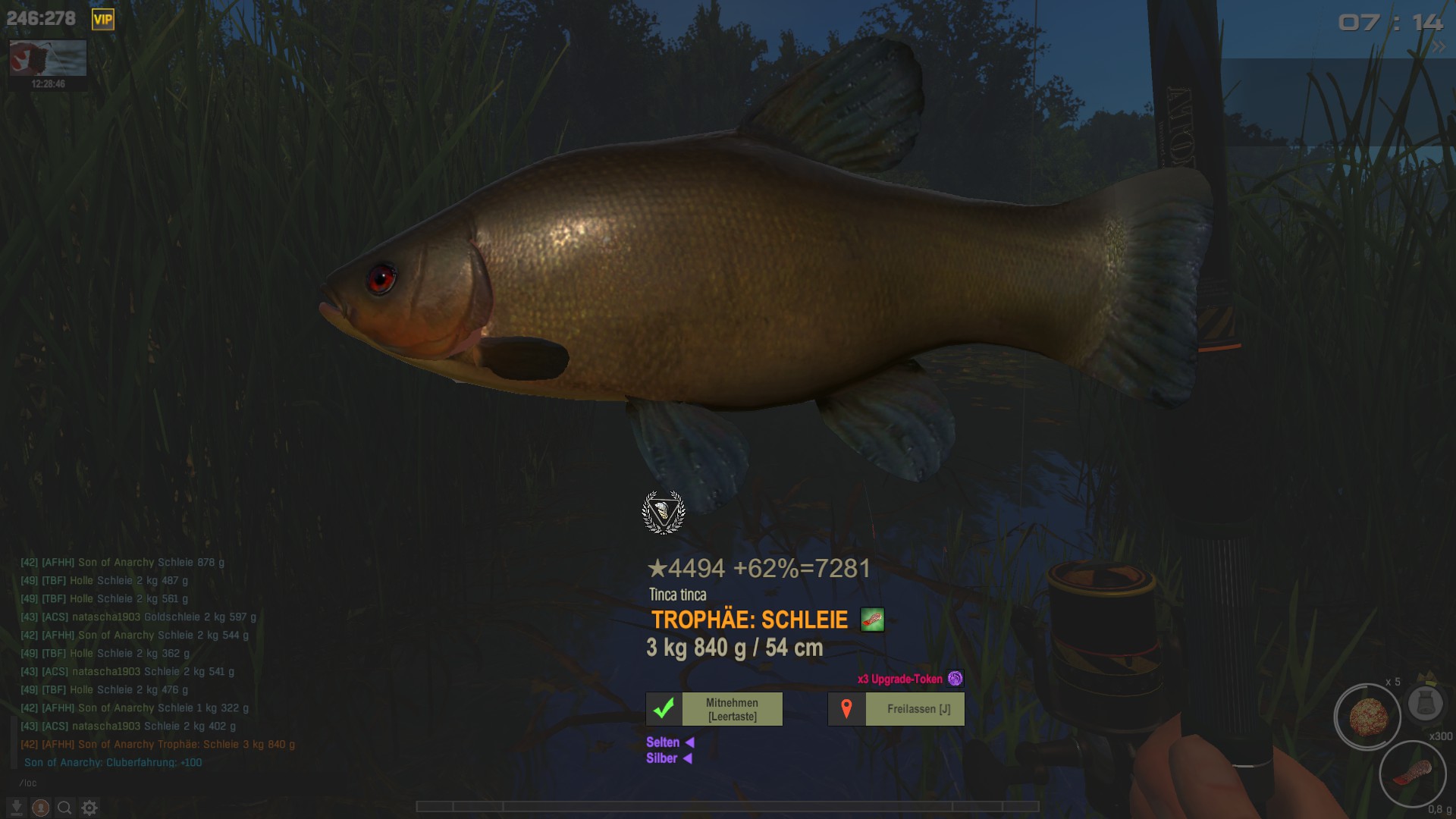Release the fish with Freilassen
Image resolution: width=1456 pixels, height=819 pixels.
pos(896,709)
